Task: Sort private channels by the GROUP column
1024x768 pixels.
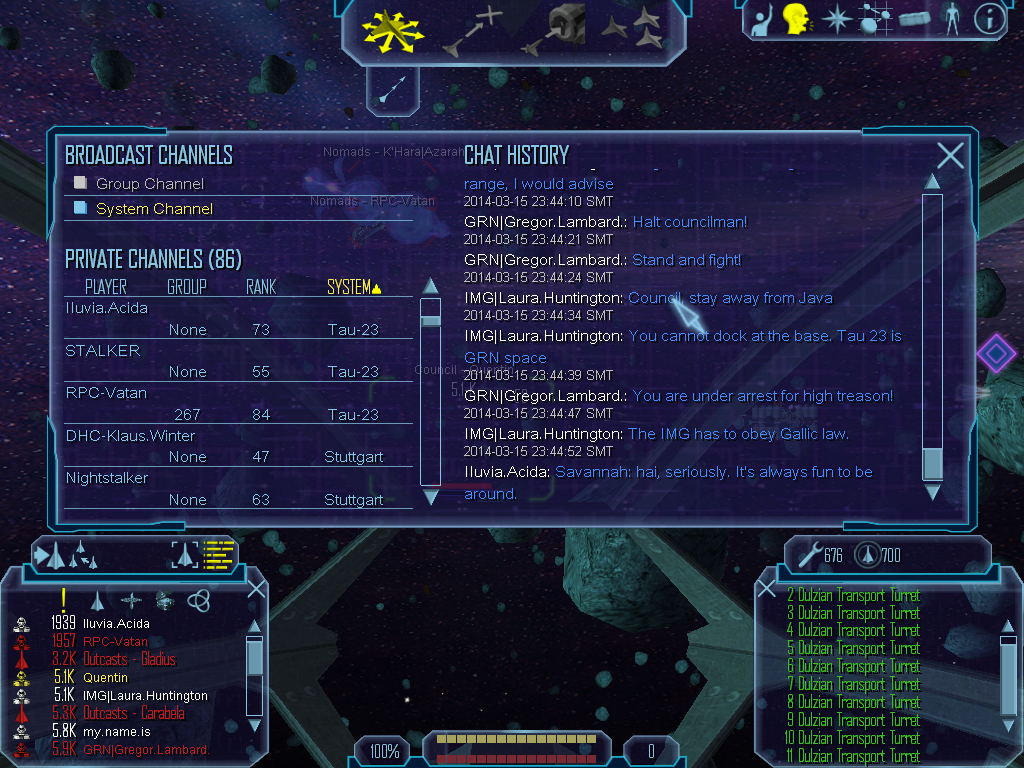Action: click(187, 288)
